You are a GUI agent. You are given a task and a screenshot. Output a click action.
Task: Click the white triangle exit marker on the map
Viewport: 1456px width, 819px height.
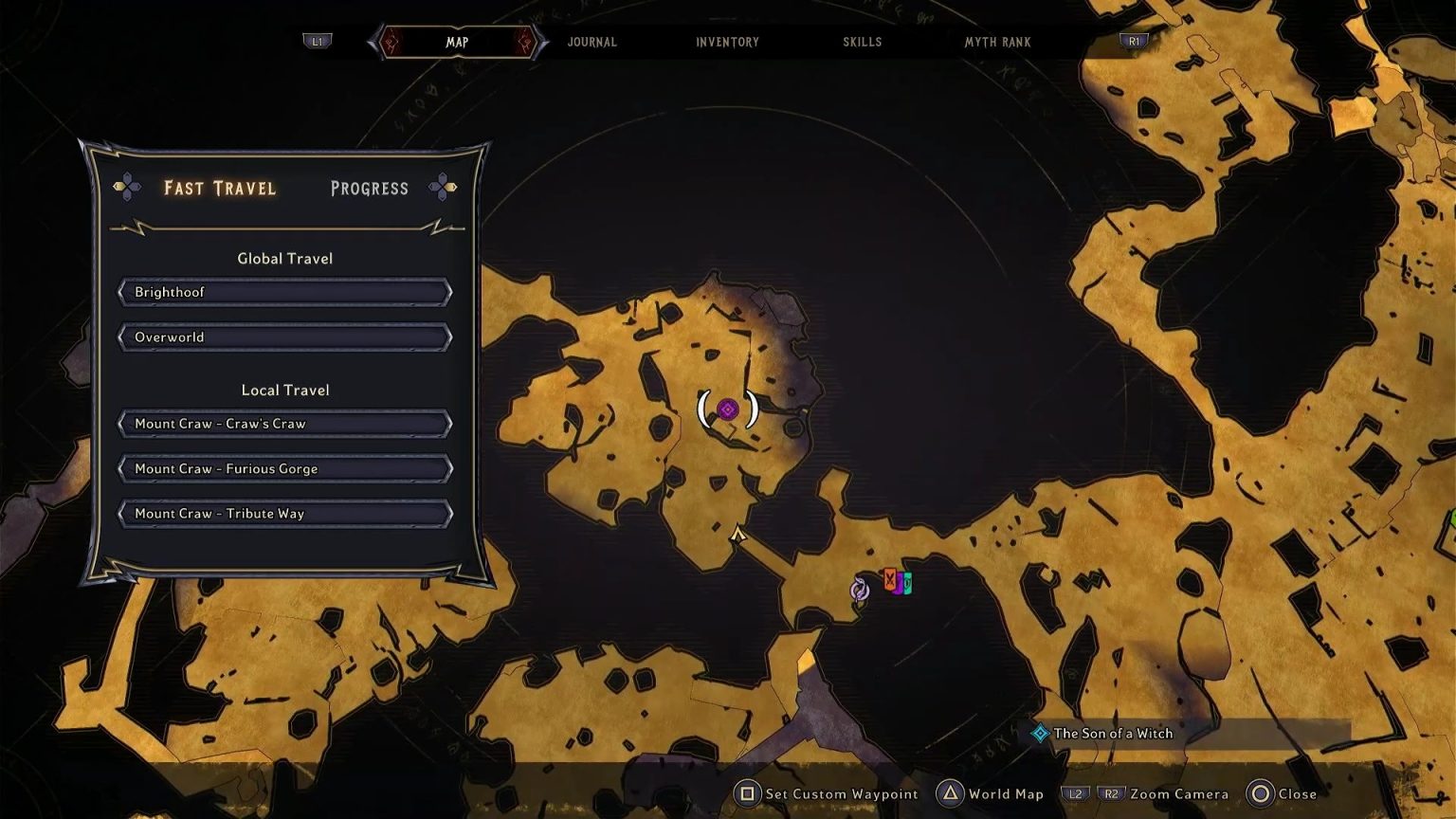[738, 533]
